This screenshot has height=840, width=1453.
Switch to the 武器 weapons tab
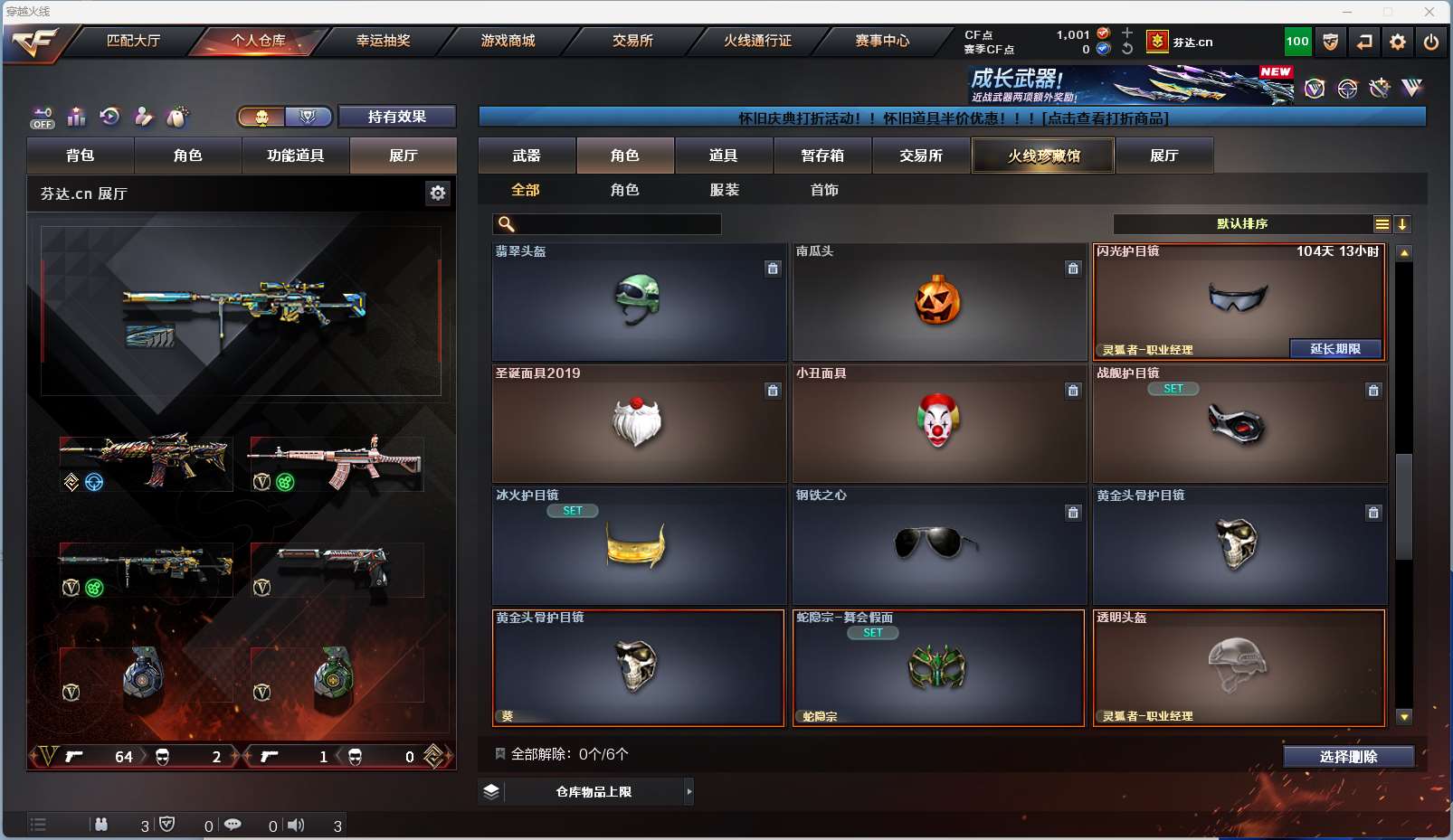click(527, 156)
